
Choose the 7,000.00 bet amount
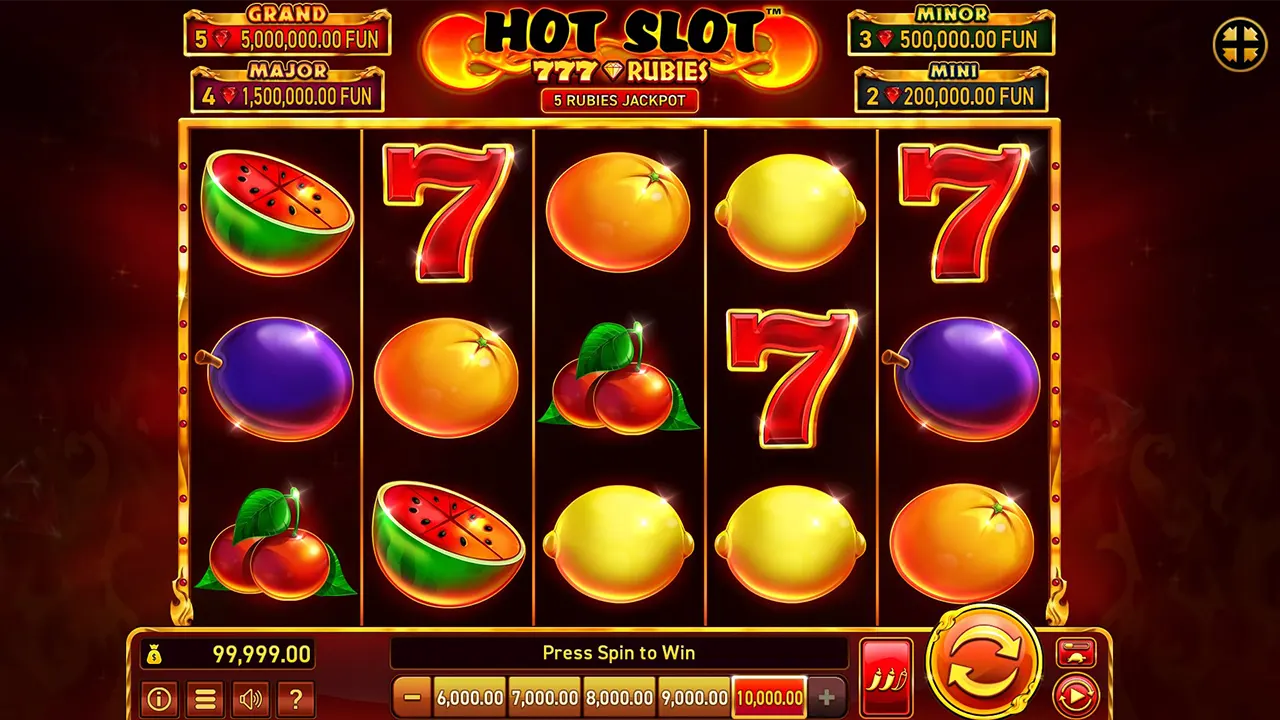point(544,697)
